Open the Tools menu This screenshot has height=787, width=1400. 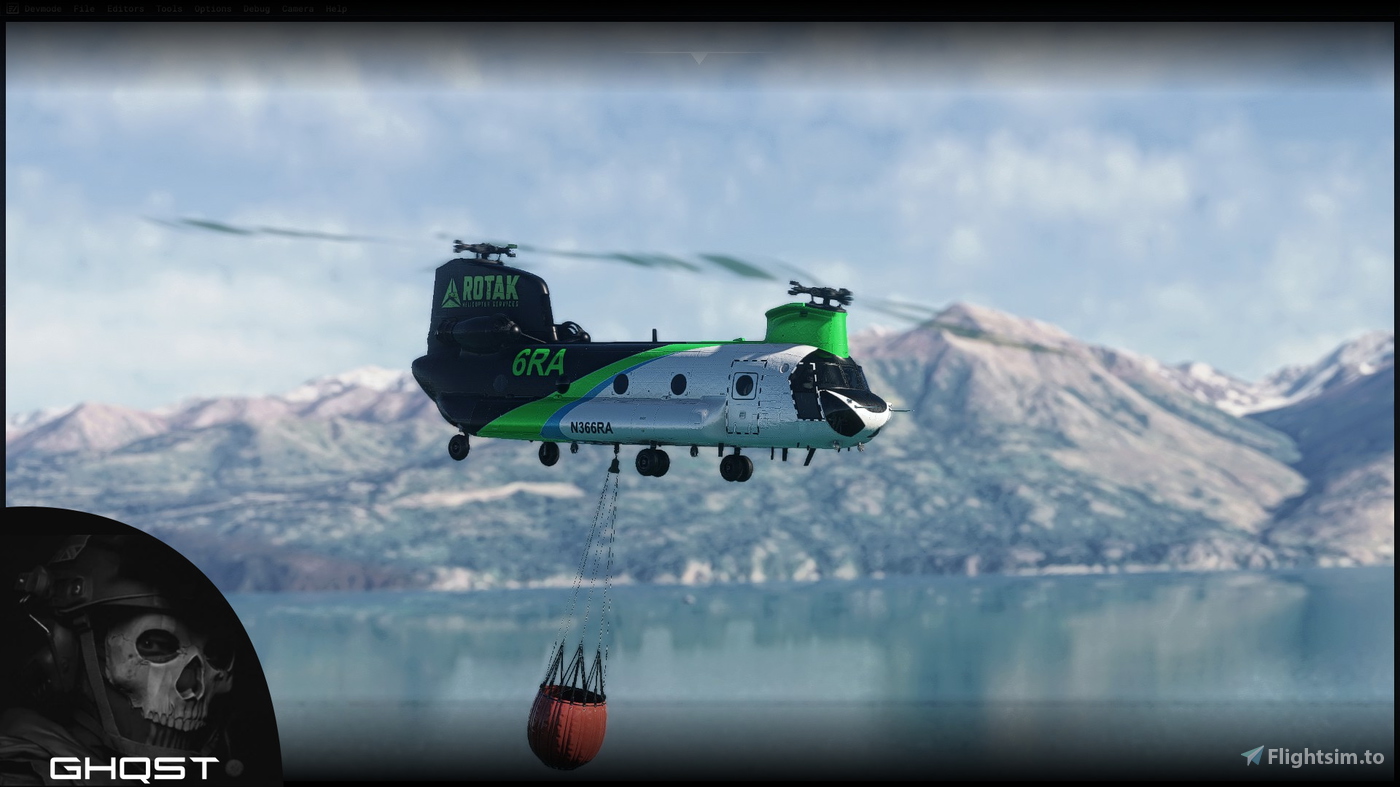168,9
